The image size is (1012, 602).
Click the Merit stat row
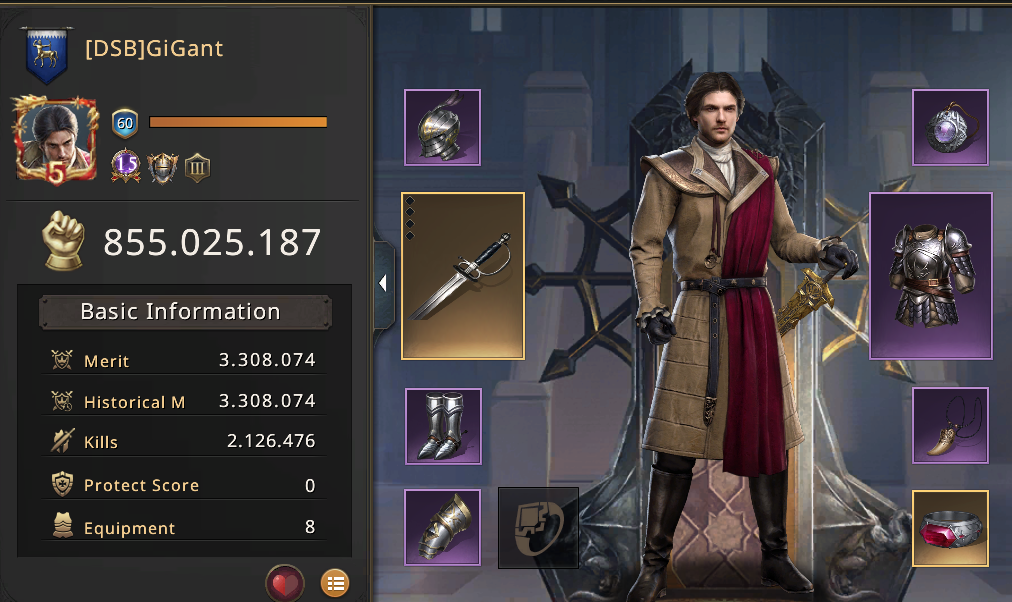pos(185,360)
